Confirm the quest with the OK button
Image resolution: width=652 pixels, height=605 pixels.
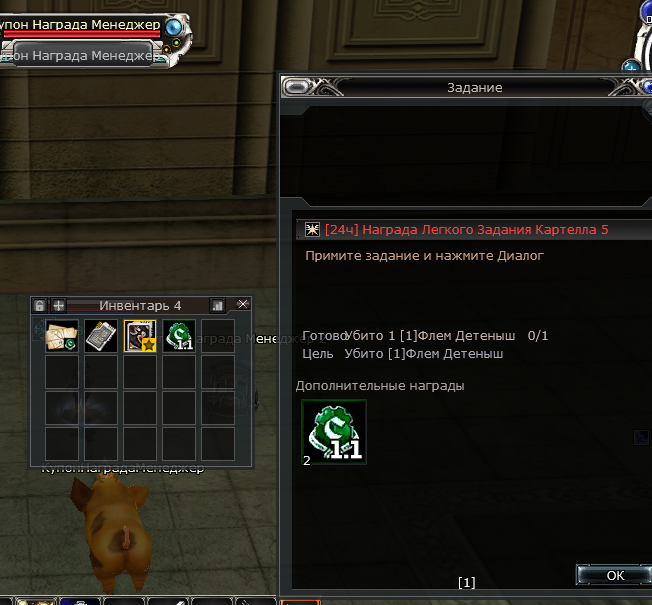coord(614,575)
